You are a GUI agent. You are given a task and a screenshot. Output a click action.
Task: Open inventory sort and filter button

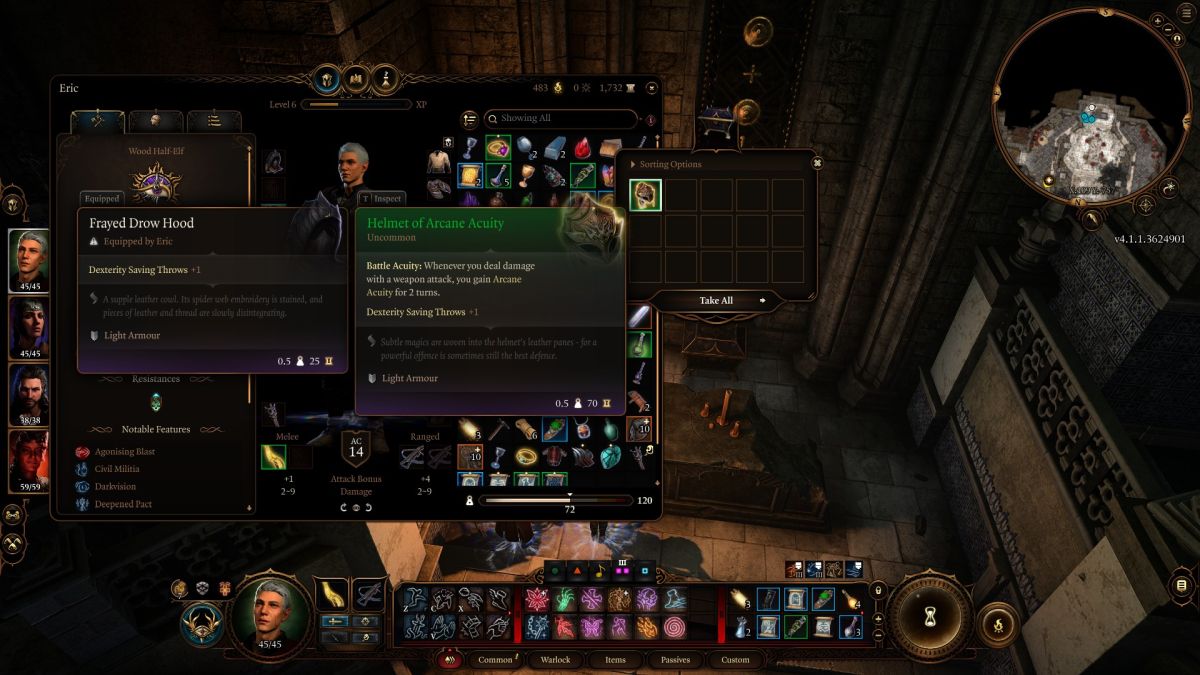470,119
